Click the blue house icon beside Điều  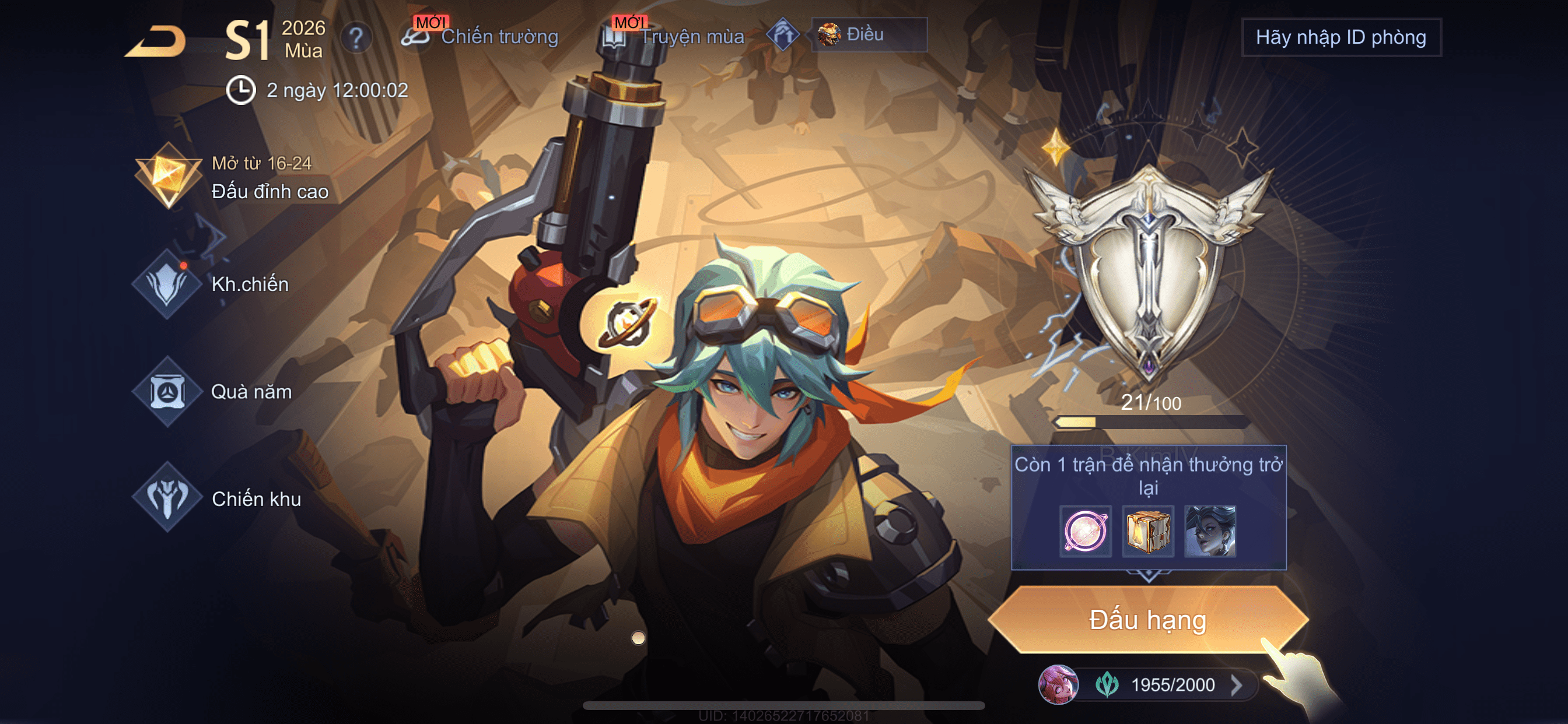(x=783, y=34)
